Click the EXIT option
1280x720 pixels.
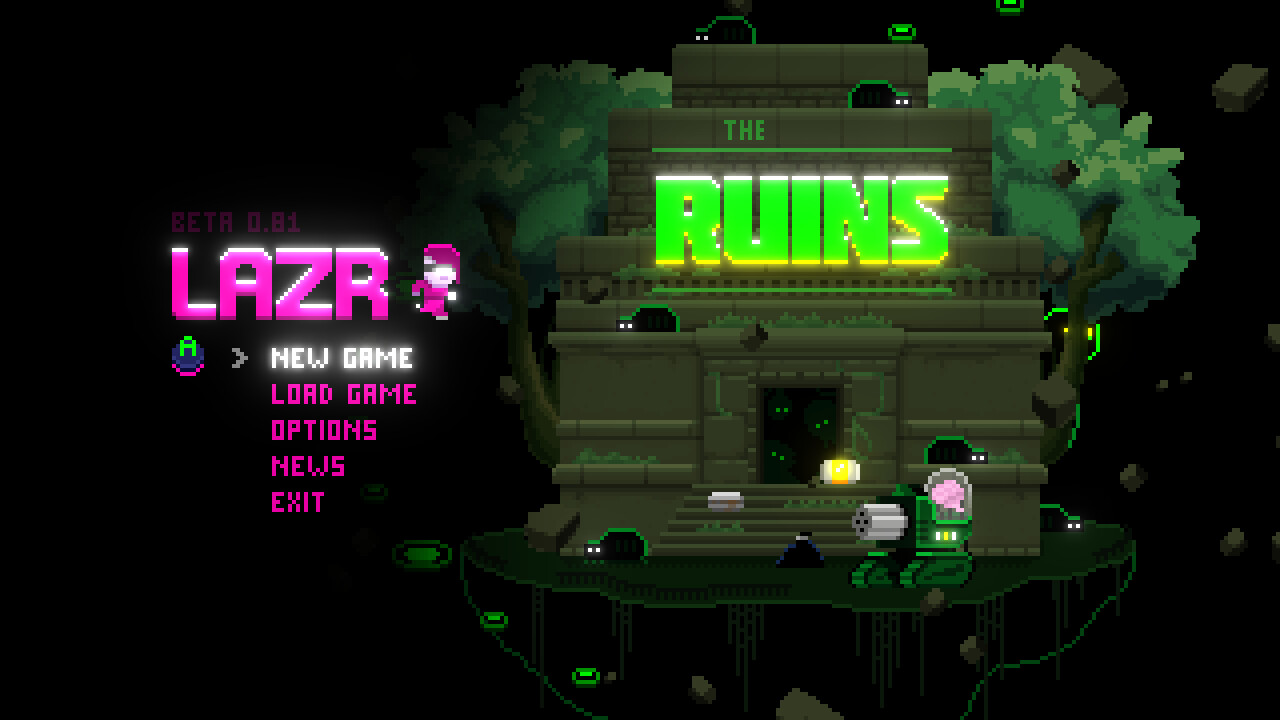tap(296, 502)
